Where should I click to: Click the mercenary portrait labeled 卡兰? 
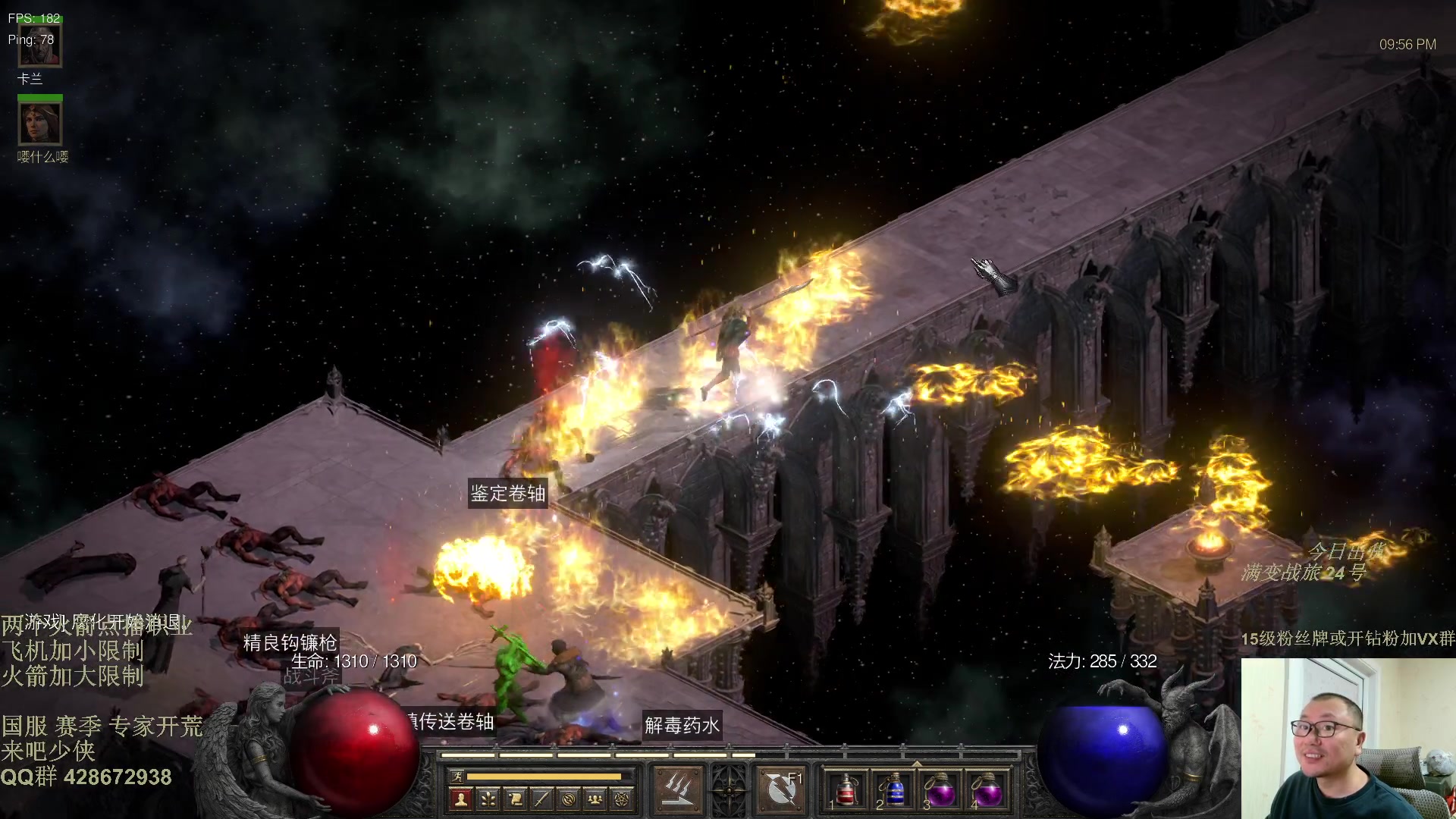(x=39, y=44)
